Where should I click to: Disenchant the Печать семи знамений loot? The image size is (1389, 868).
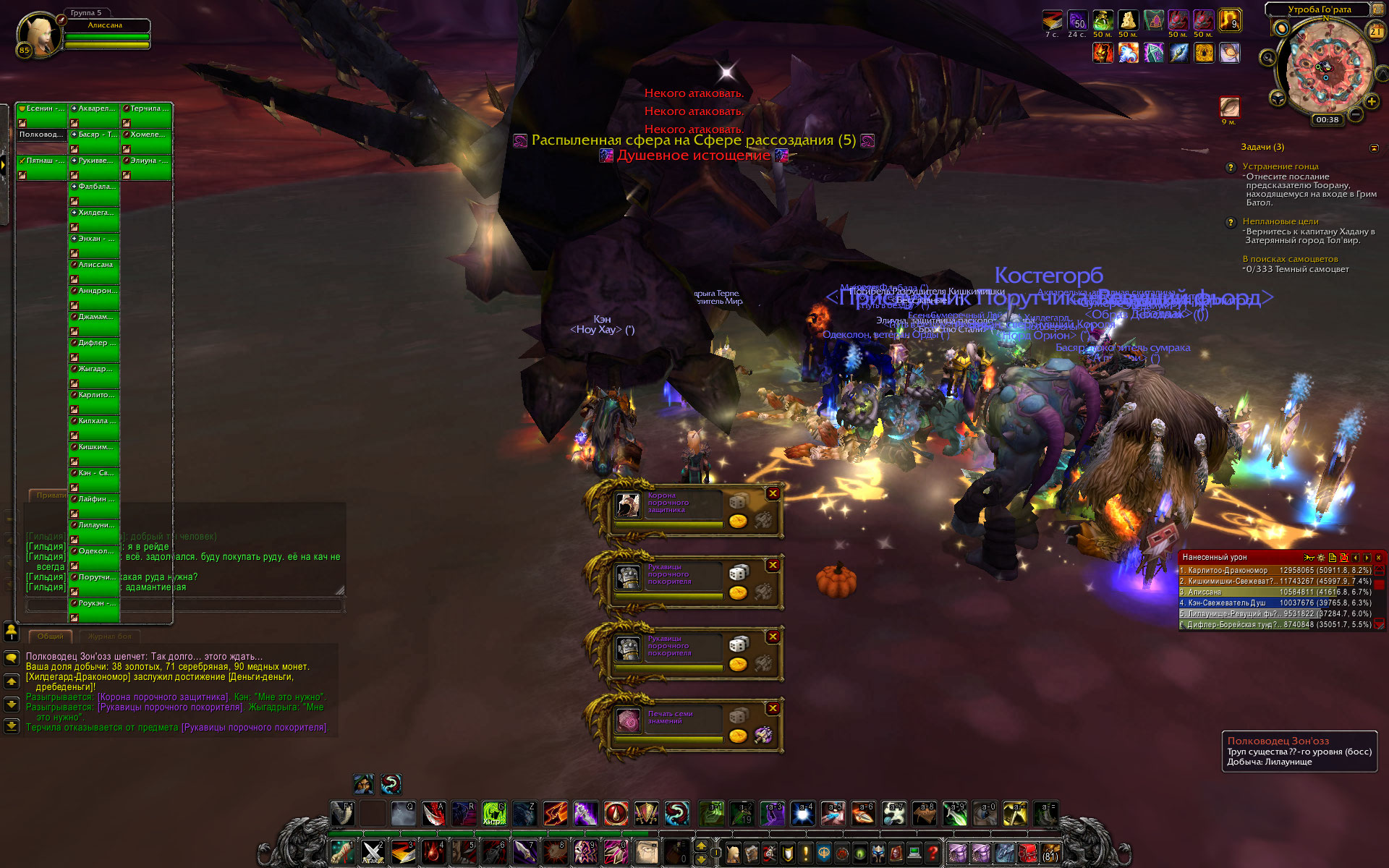(x=763, y=736)
